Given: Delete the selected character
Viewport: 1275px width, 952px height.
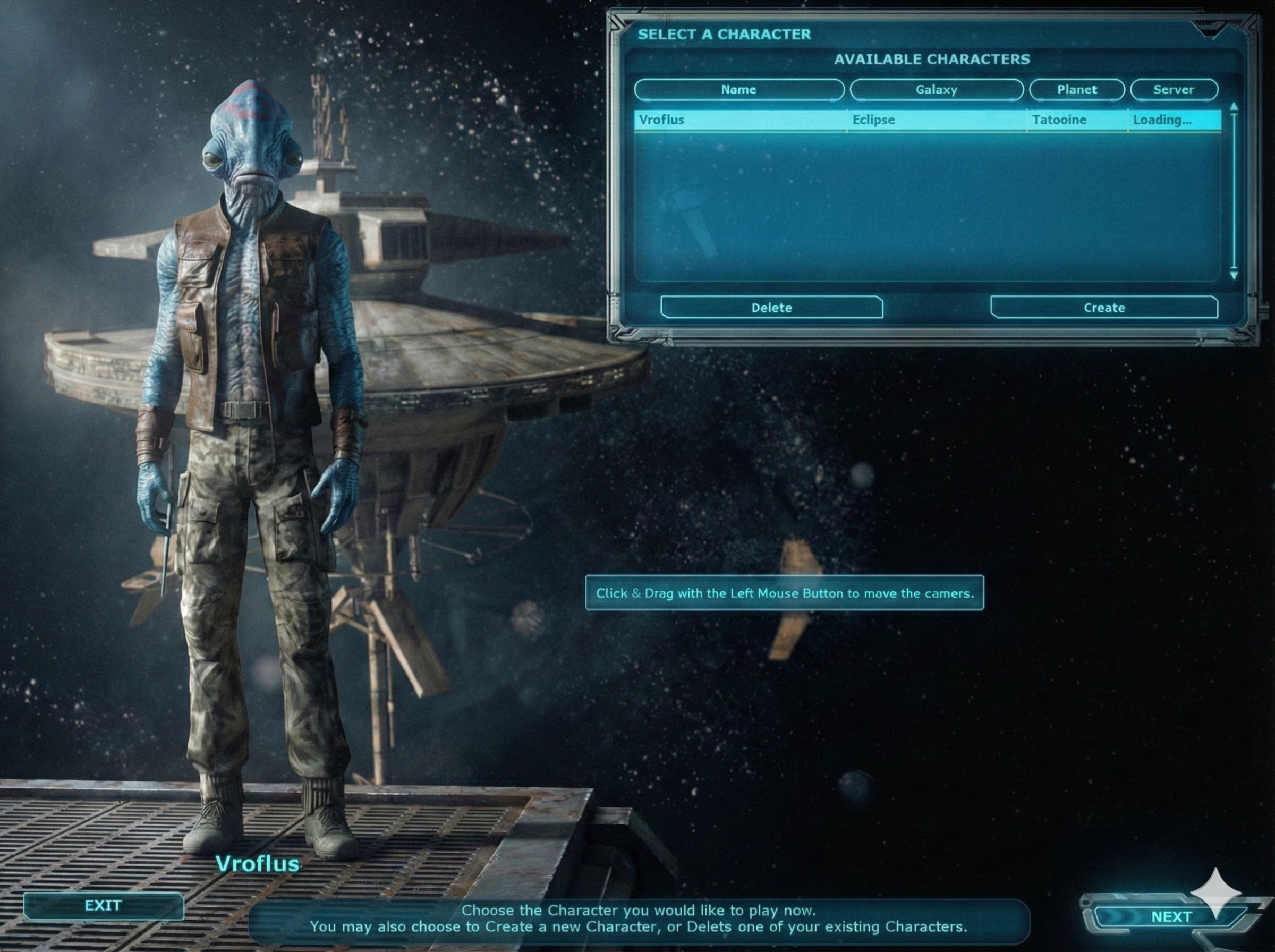Looking at the screenshot, I should (771, 308).
